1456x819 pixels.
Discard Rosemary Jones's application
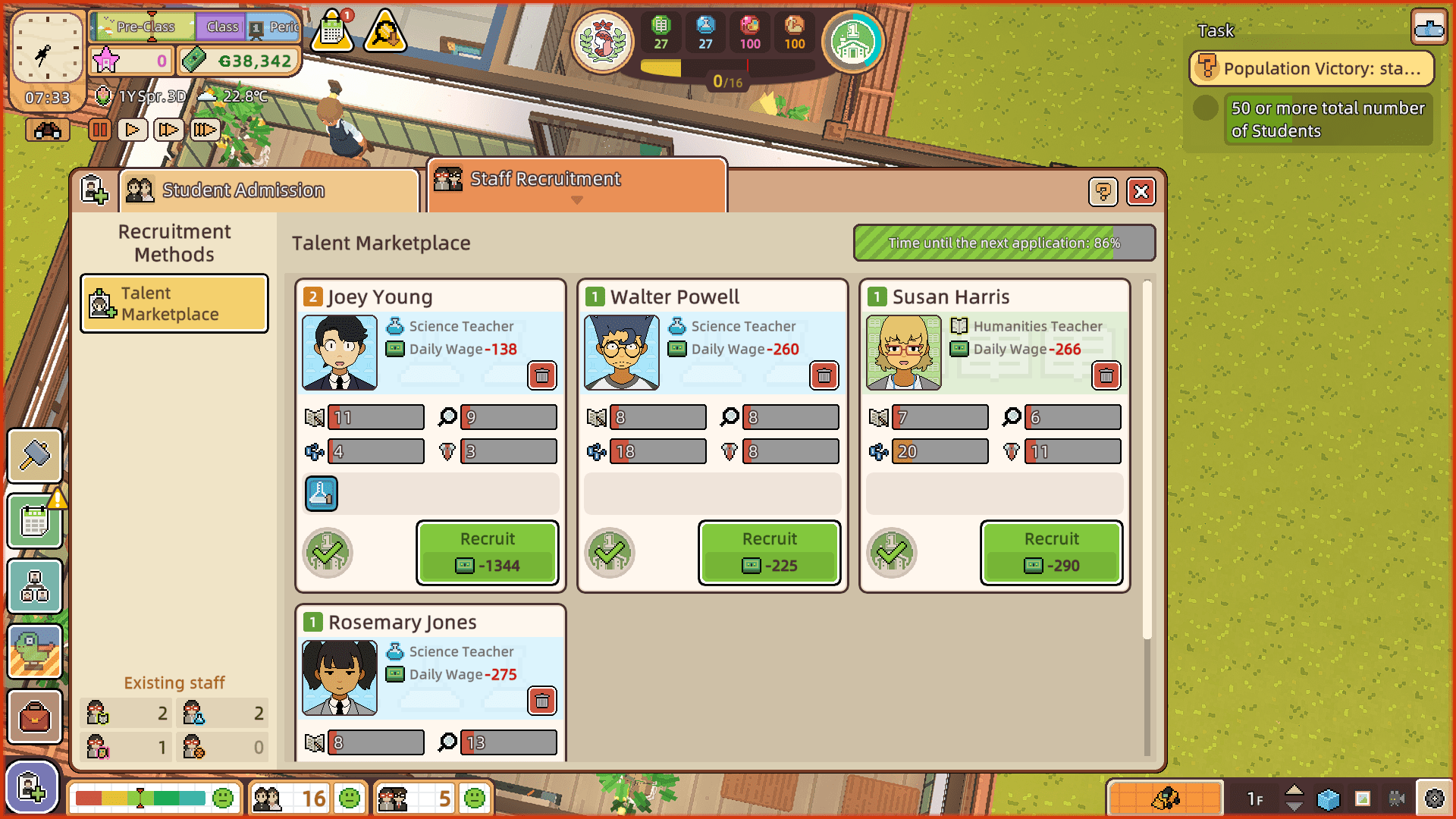click(x=542, y=701)
